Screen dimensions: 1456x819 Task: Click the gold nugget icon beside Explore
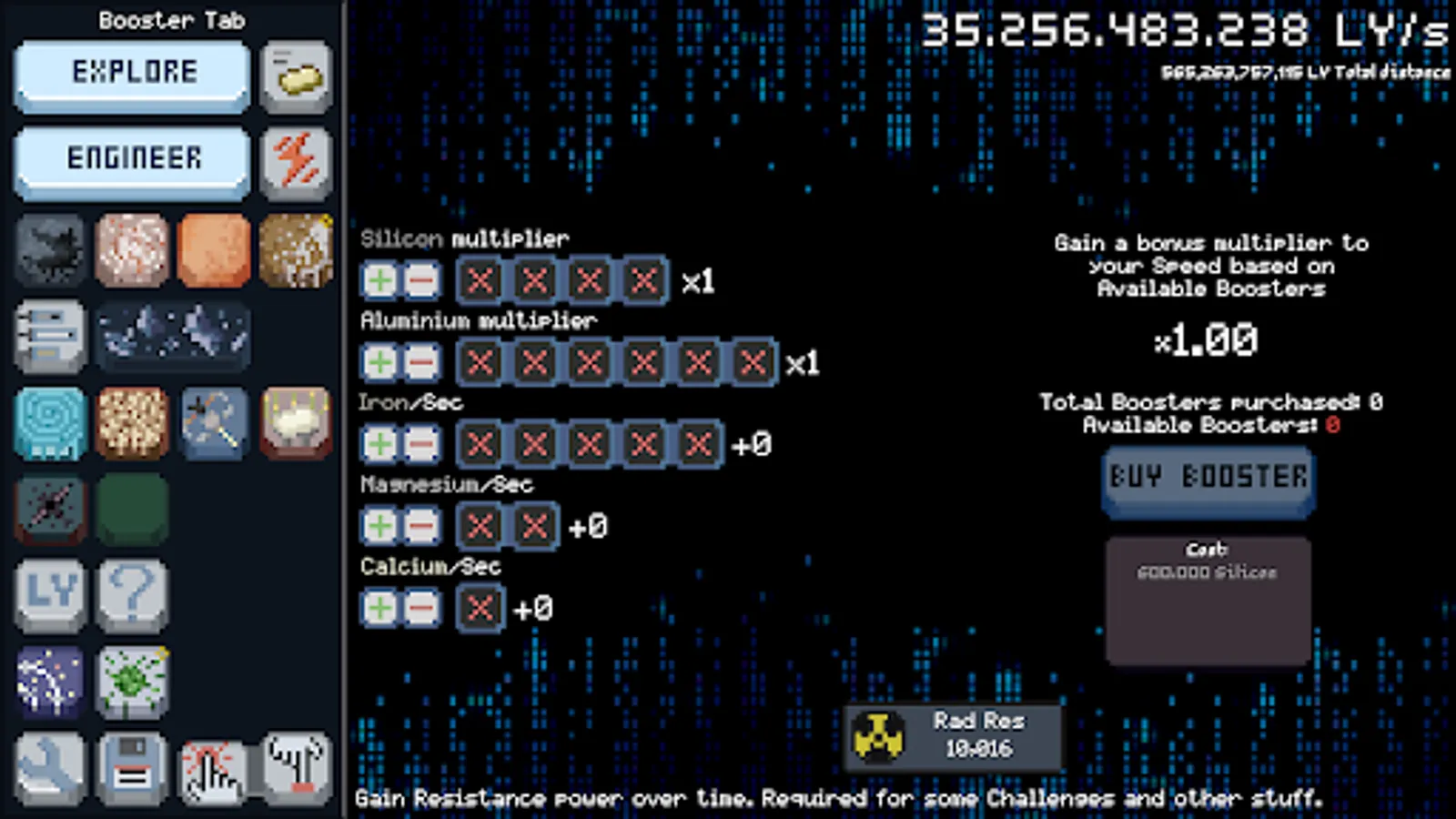pos(296,76)
